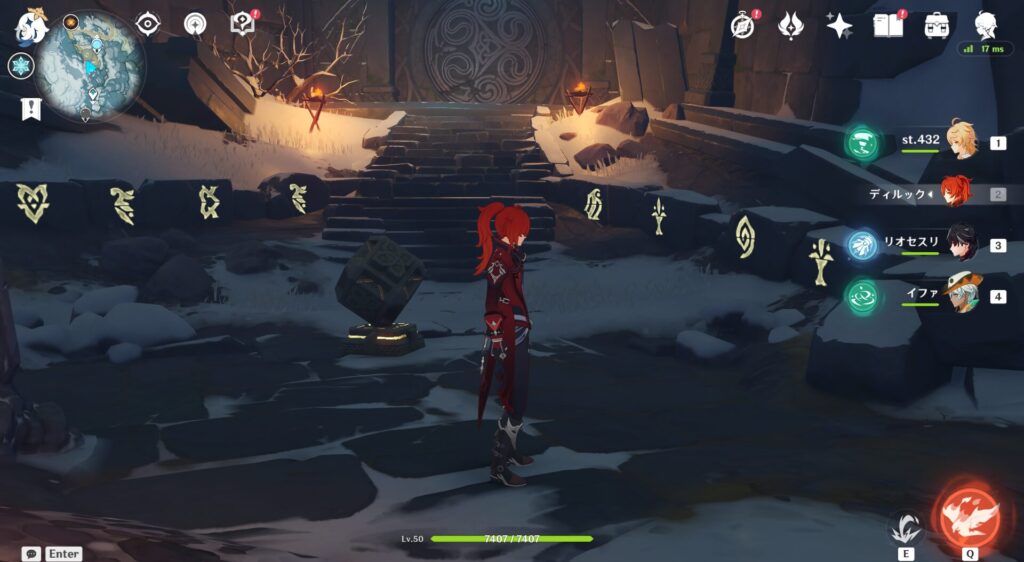
Task: Open the backpack inventory
Action: (x=937, y=26)
